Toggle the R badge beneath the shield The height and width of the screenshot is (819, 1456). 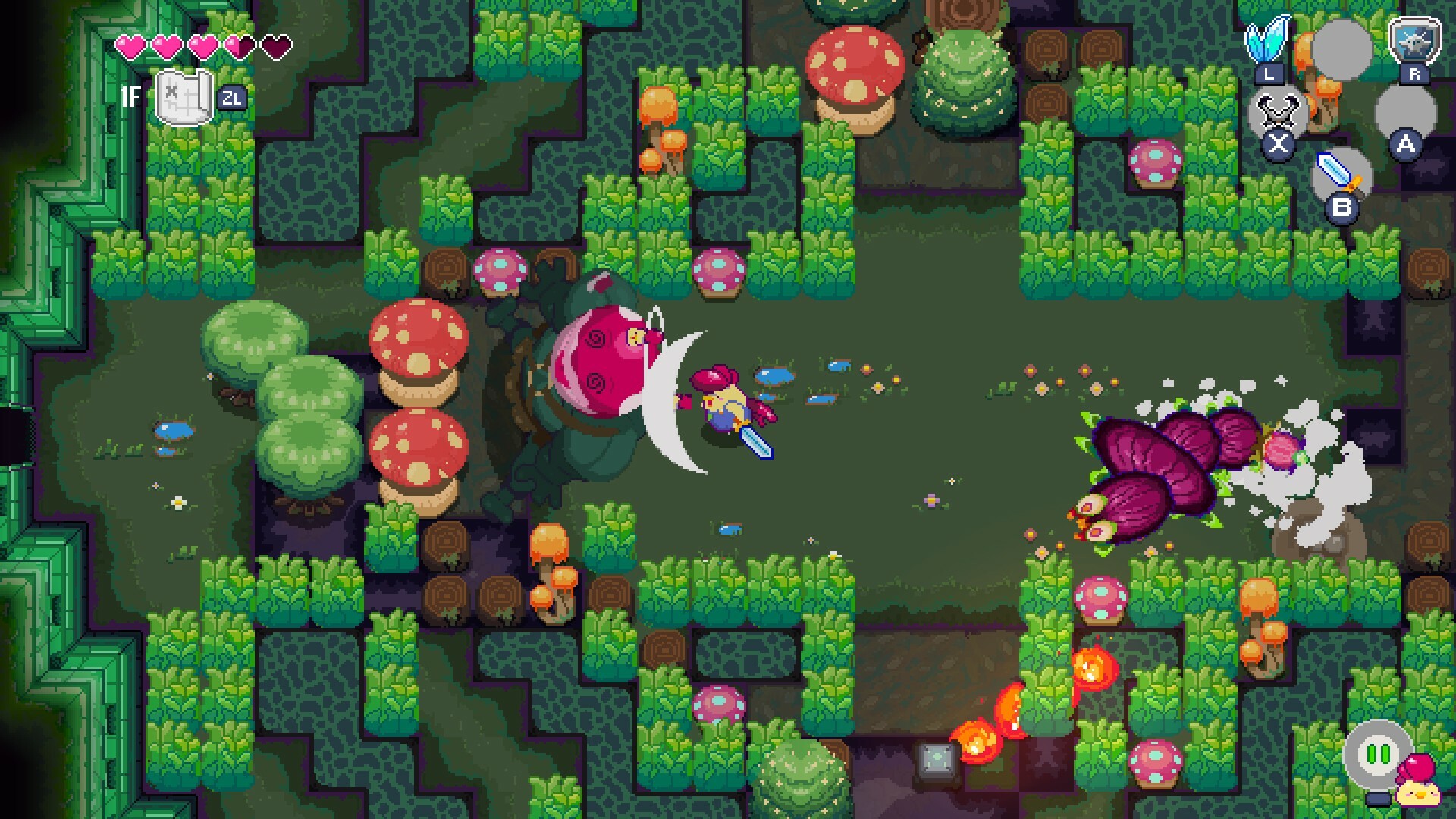[1414, 73]
